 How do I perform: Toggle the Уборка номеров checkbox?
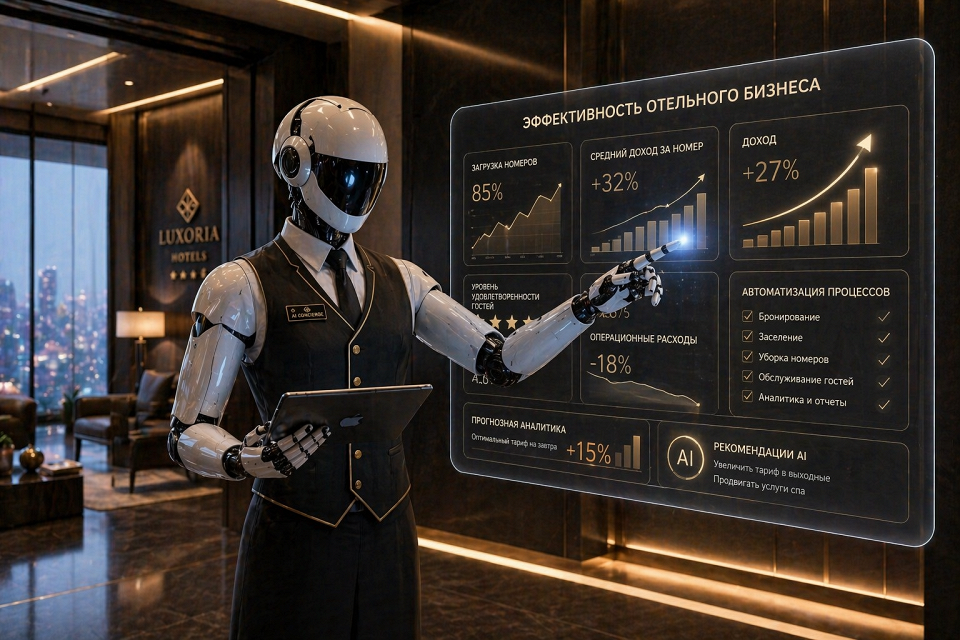pyautogui.click(x=748, y=357)
